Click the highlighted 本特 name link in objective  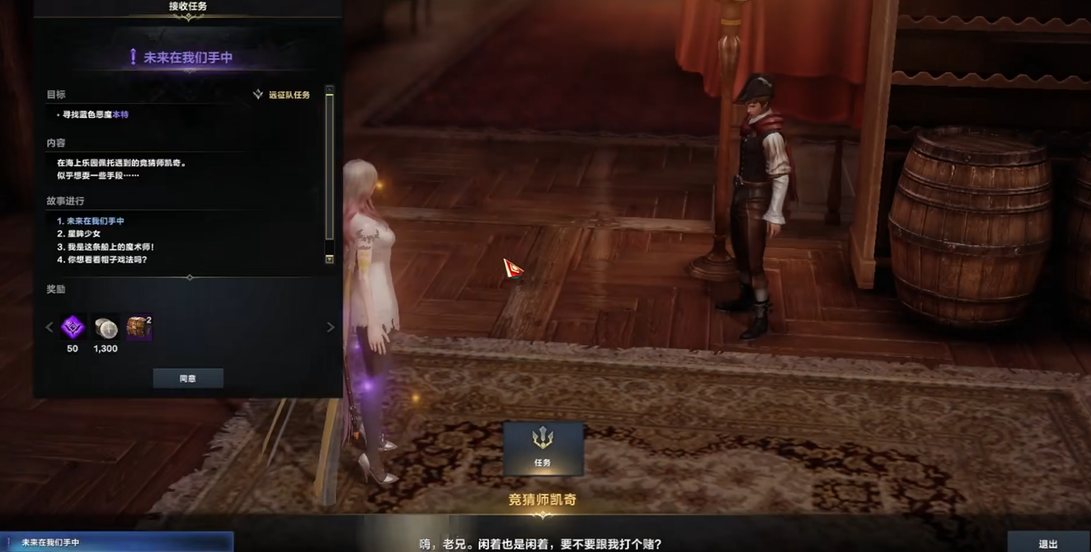click(x=120, y=115)
